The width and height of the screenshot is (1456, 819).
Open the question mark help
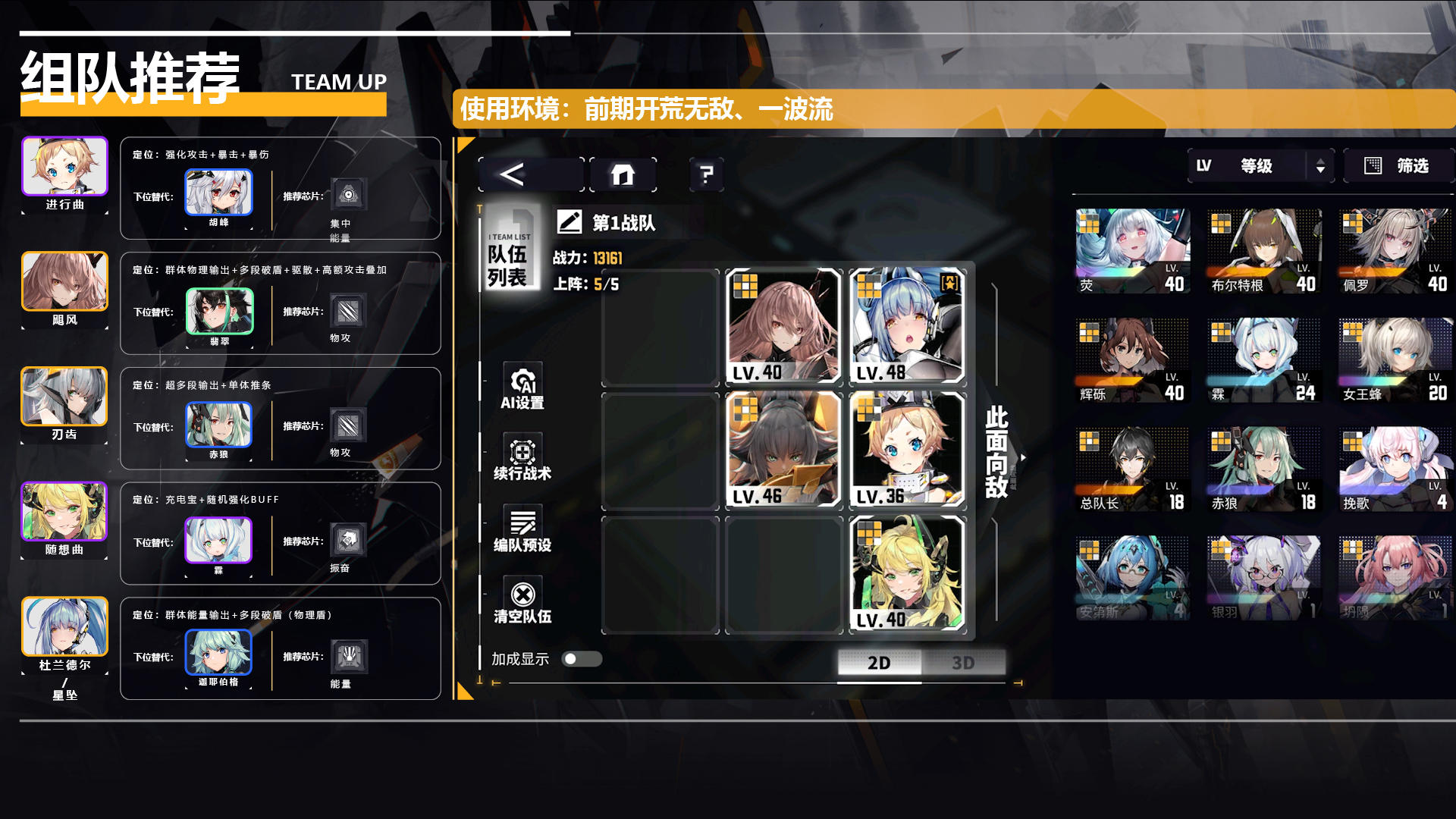(x=706, y=175)
